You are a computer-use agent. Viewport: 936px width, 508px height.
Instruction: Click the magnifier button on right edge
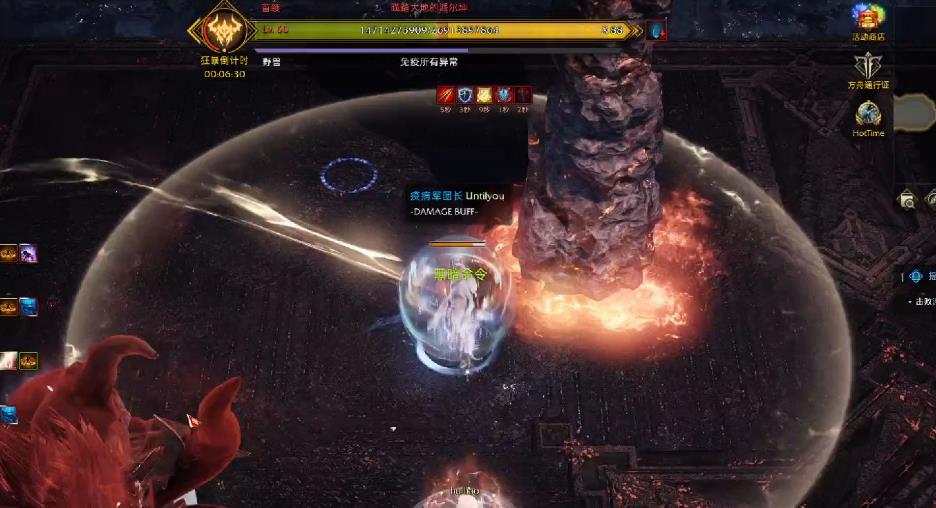click(x=906, y=200)
